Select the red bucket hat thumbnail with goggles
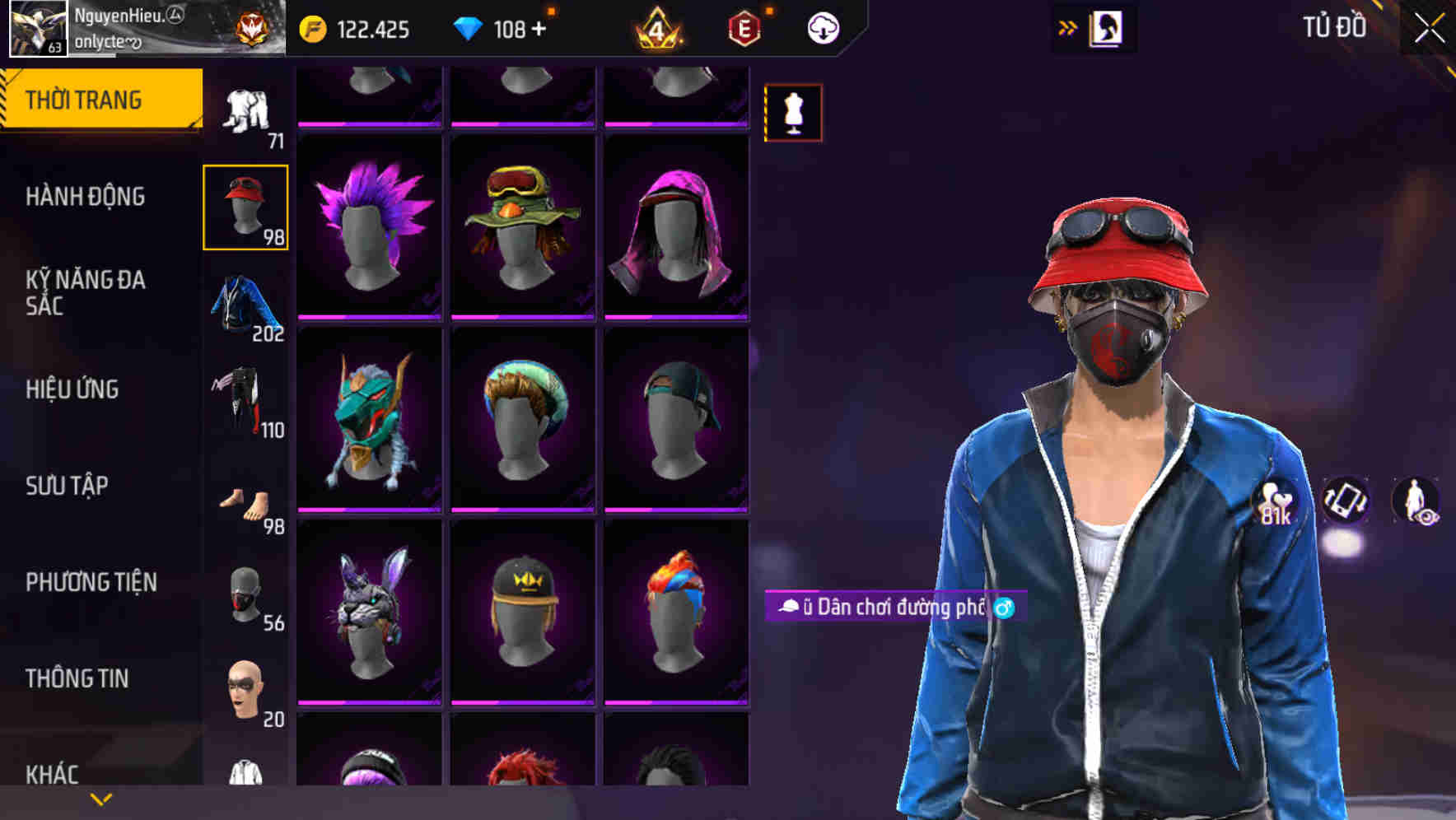1456x820 pixels. pyautogui.click(x=246, y=204)
